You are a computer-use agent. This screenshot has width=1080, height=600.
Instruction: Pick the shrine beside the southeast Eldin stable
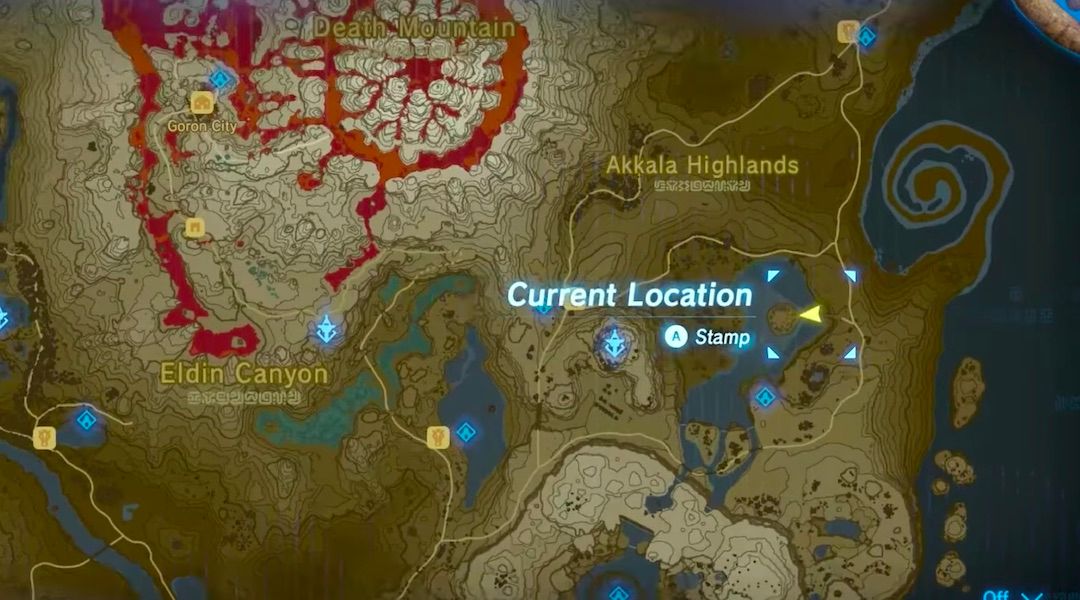pyautogui.click(x=465, y=433)
